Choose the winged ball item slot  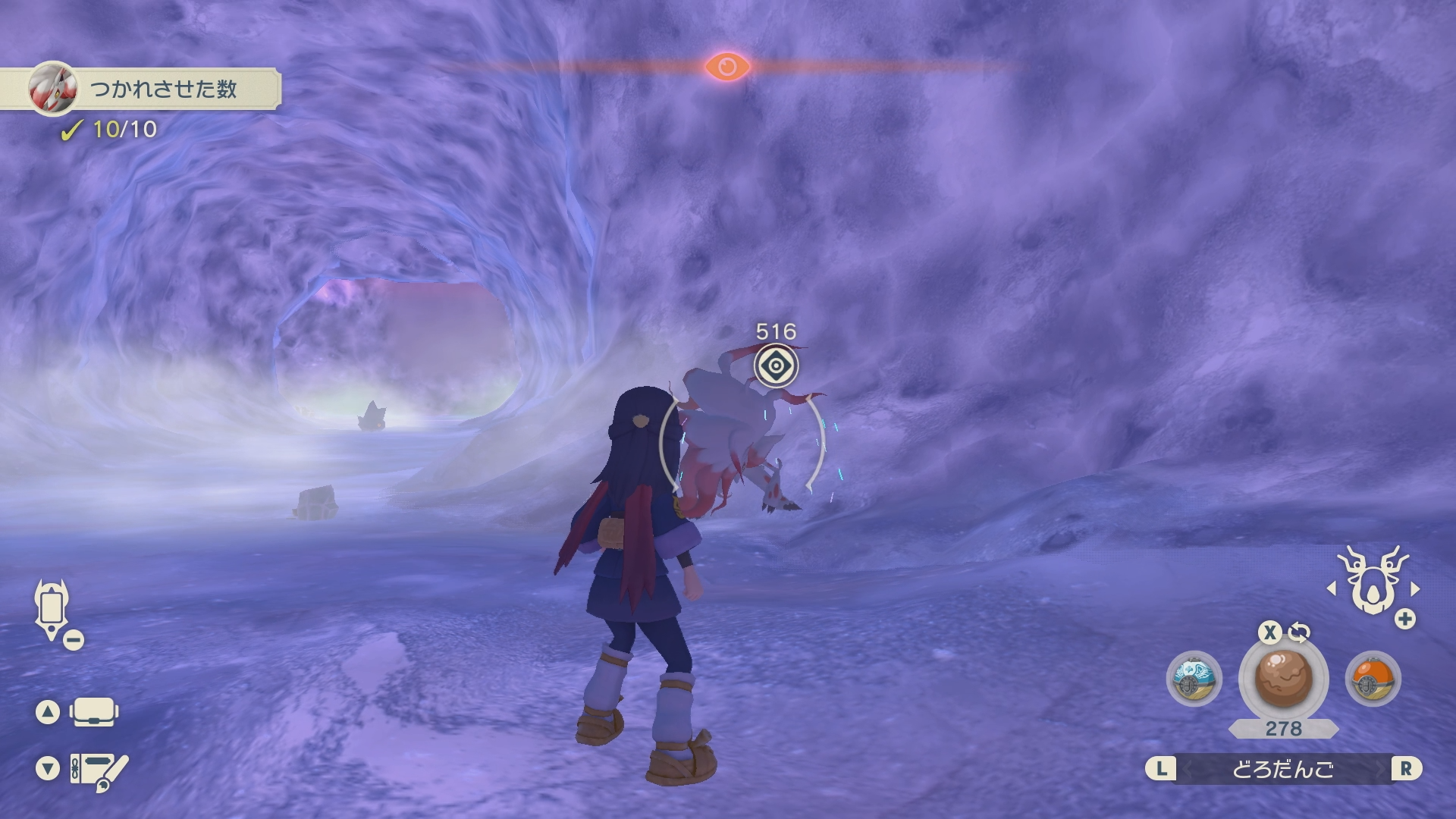(1194, 679)
